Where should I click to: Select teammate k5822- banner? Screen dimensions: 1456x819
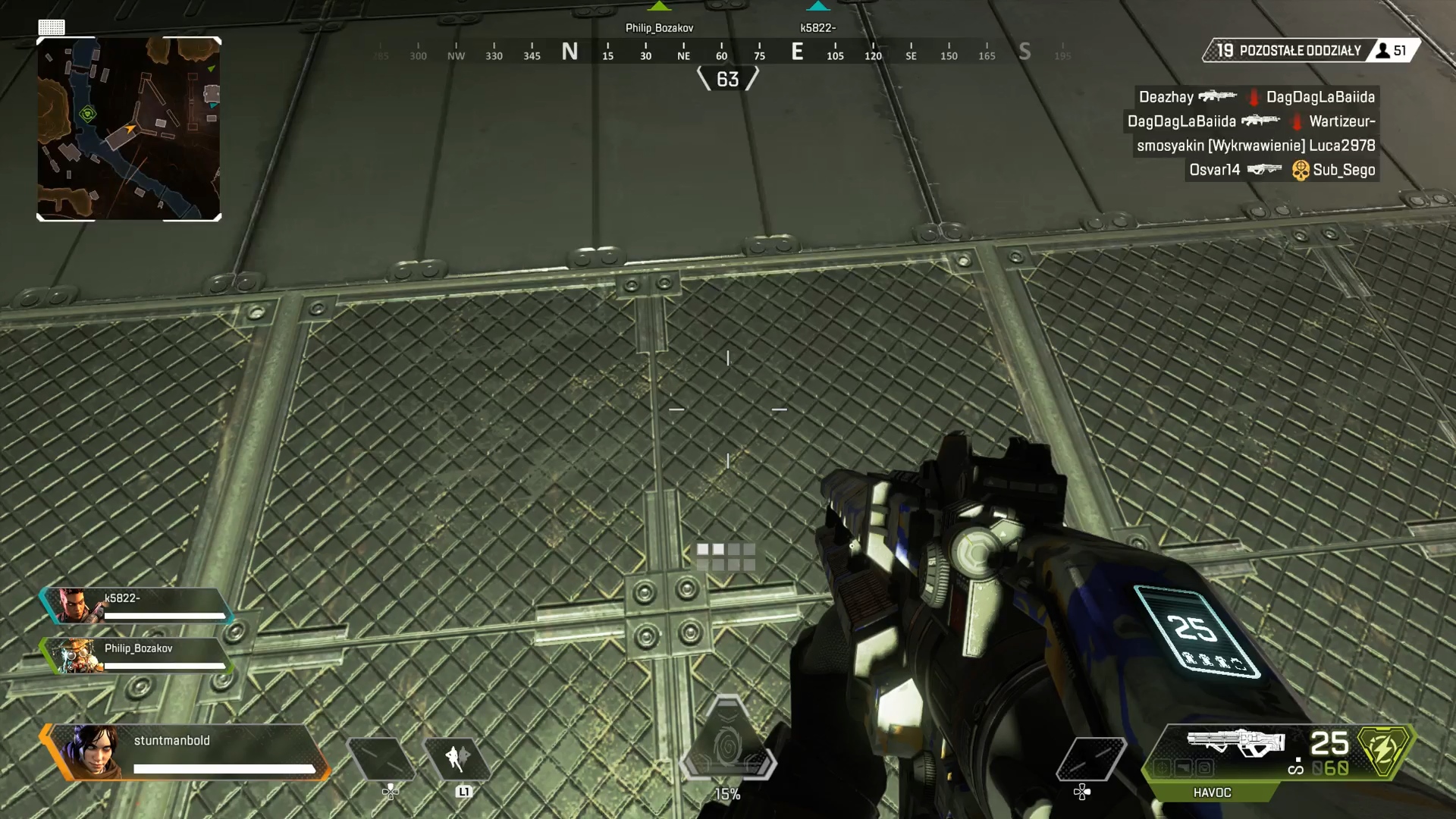[x=136, y=605]
